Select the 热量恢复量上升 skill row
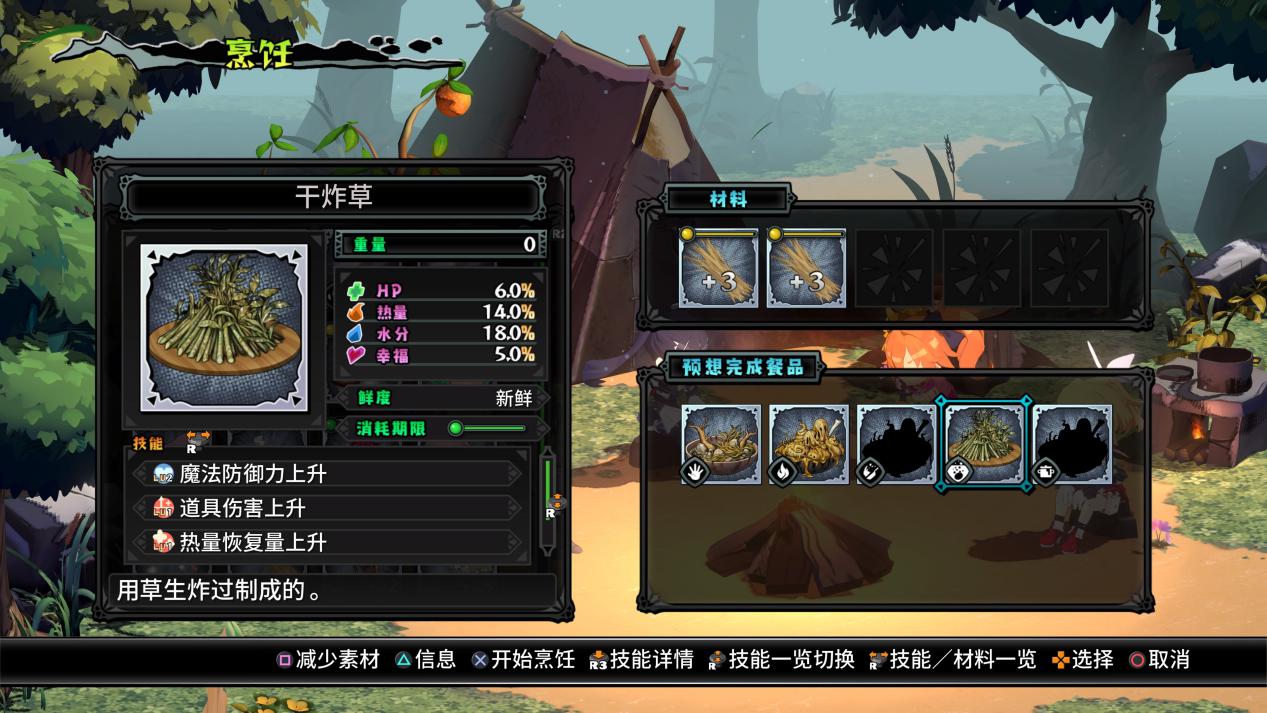Screen dimensions: 1267x713 pyautogui.click(x=330, y=542)
